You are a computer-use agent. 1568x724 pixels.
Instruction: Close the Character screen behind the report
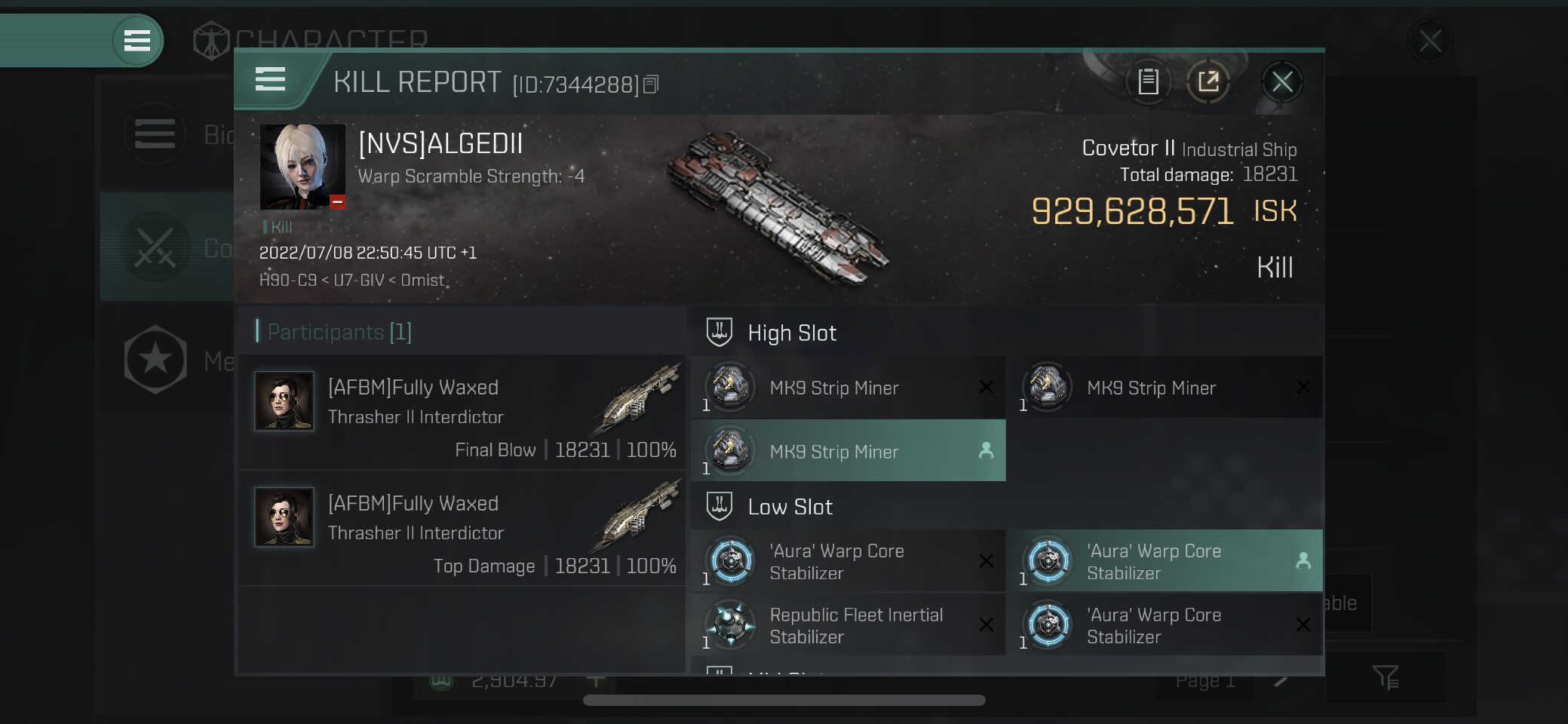point(1429,41)
